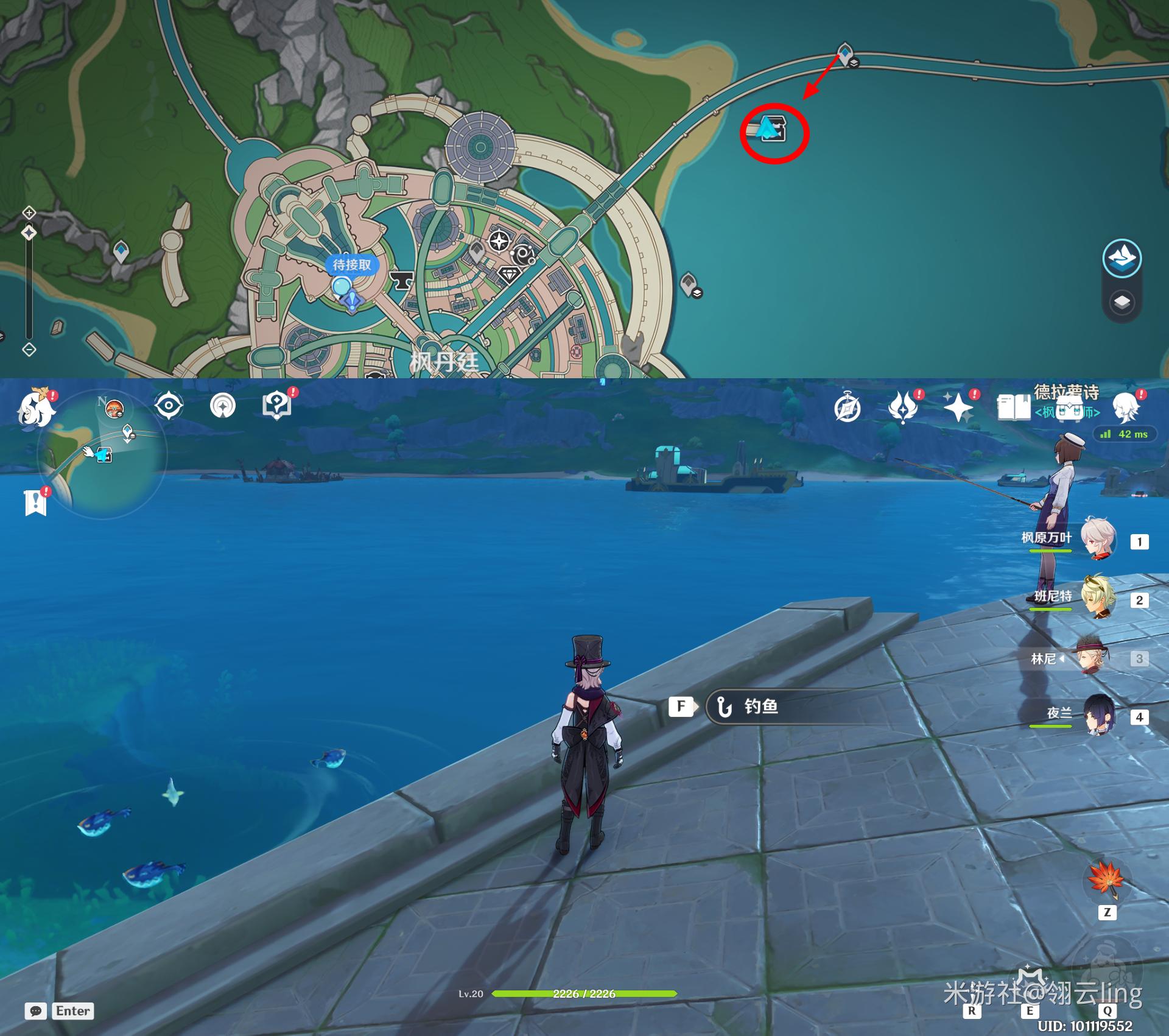Open the quest log bookmark icon

pos(36,502)
